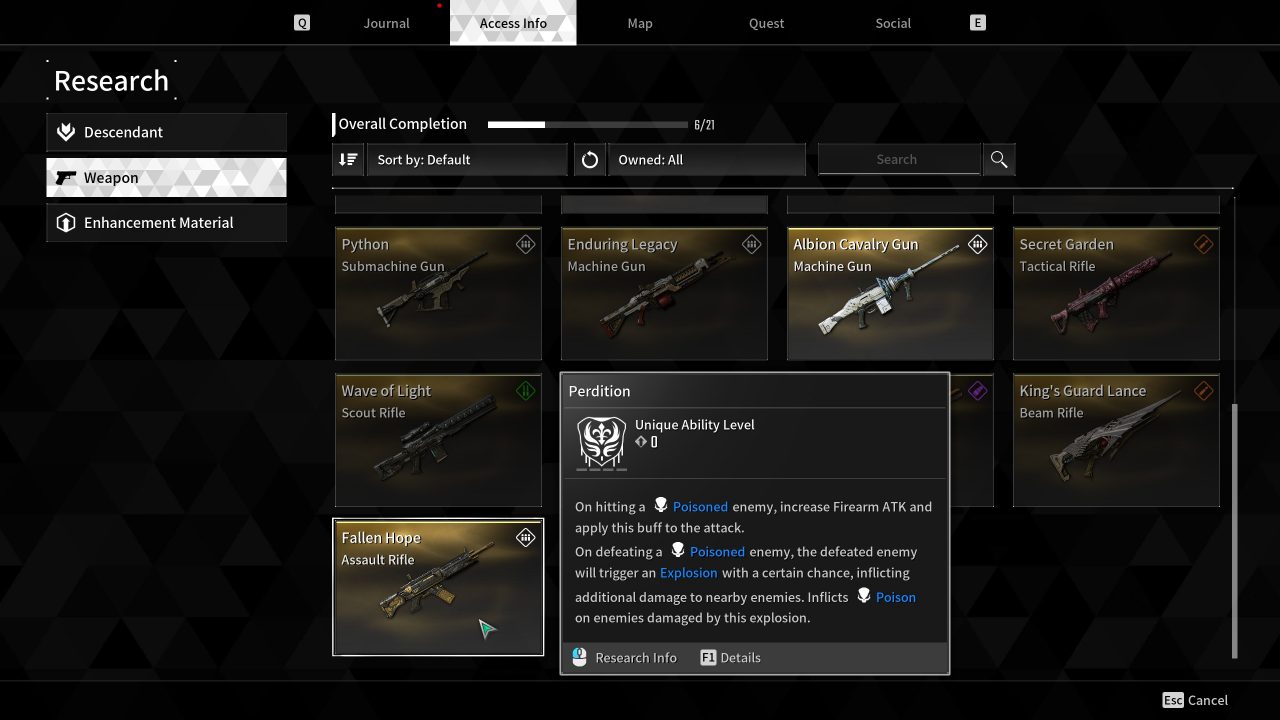
Task: Switch to the Map tab
Action: (639, 22)
